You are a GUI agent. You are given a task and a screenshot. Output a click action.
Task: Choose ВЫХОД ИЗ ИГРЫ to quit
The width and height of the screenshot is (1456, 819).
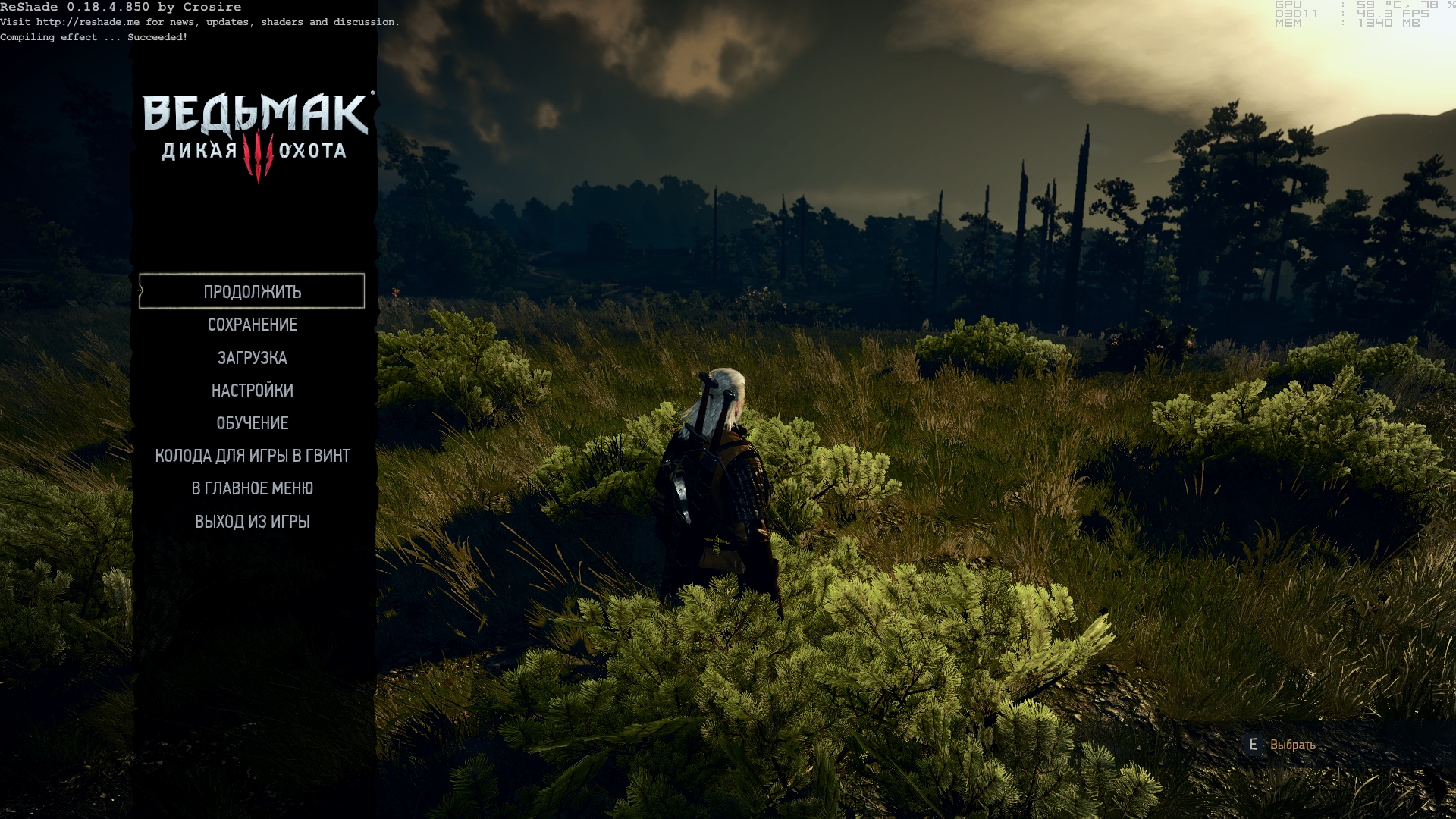click(x=252, y=522)
